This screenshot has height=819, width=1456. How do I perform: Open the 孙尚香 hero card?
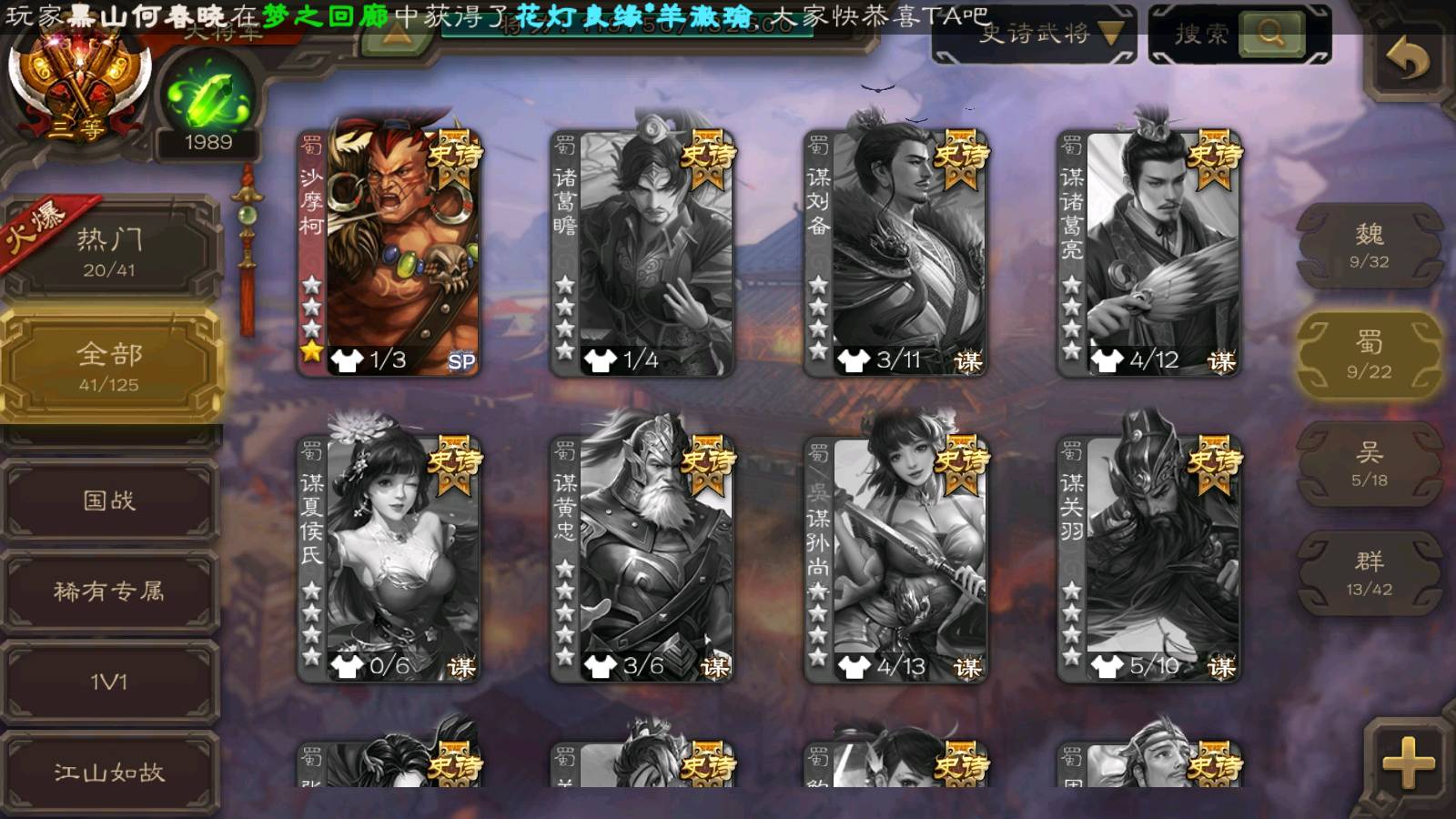click(895, 558)
